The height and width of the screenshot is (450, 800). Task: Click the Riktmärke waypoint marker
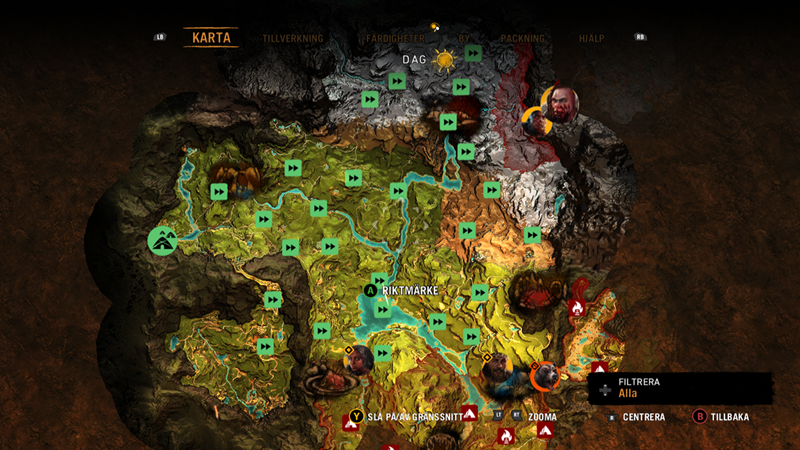(370, 290)
